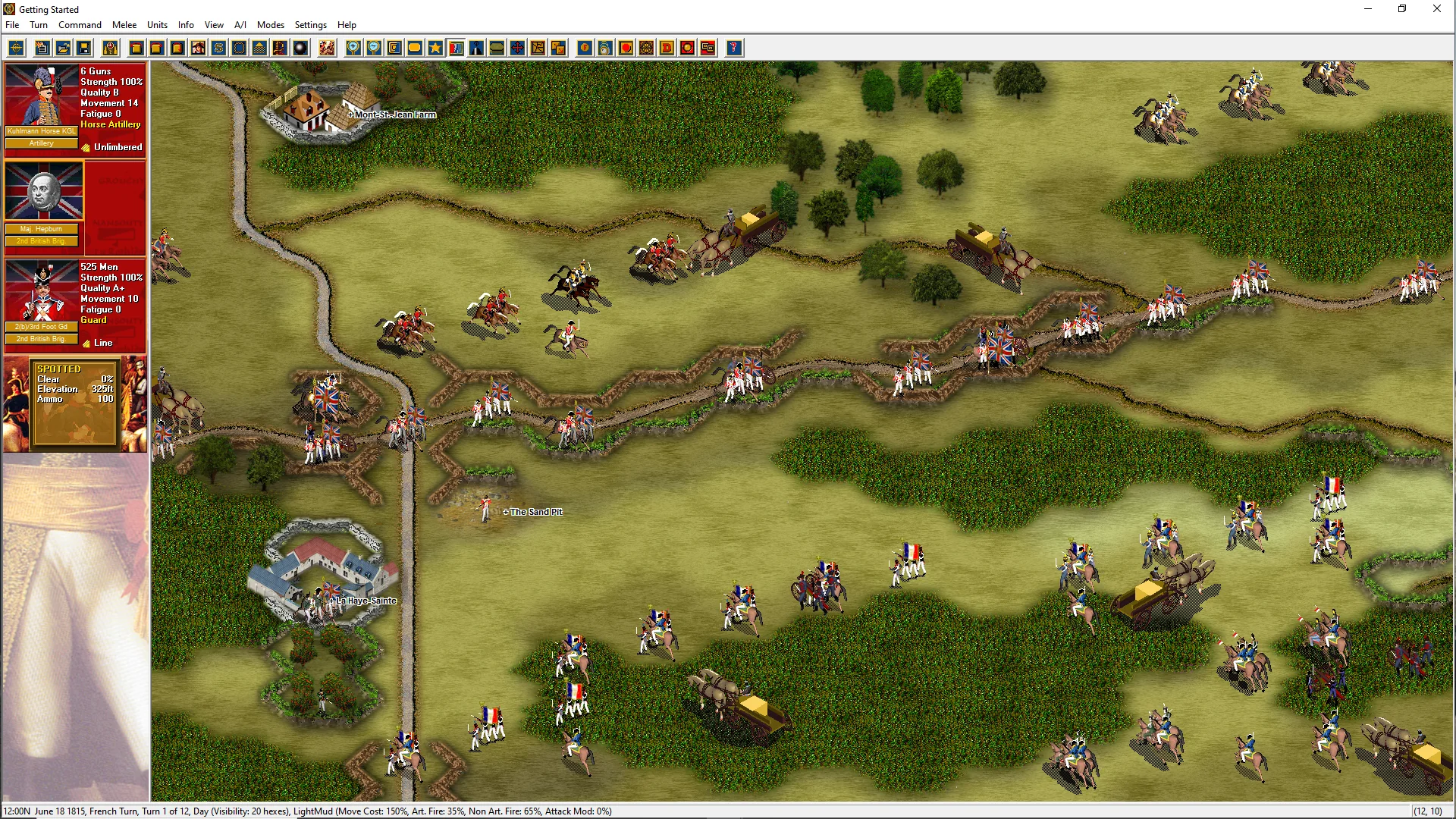The image size is (1456, 819).
Task: Zoom out with the minus magnifier button
Action: [x=374, y=49]
